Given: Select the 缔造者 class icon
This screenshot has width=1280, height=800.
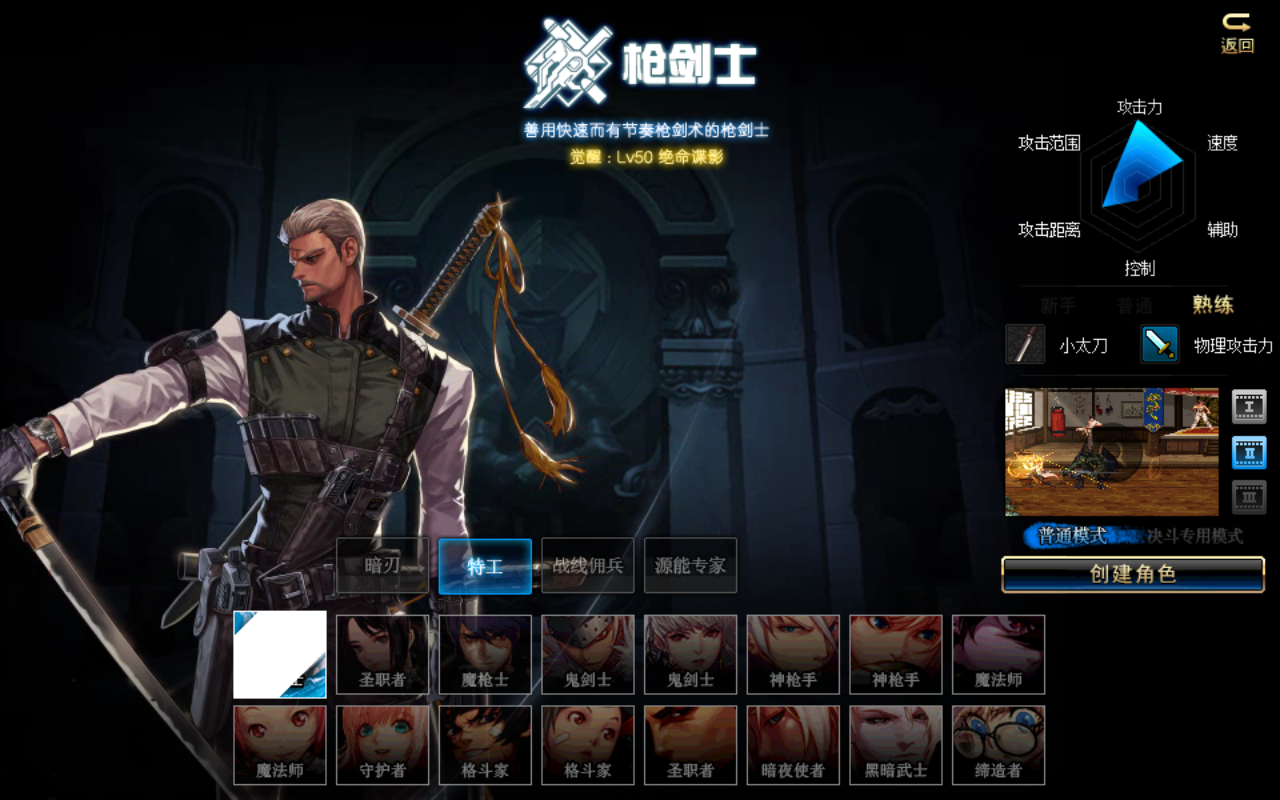Looking at the screenshot, I should click(999, 745).
